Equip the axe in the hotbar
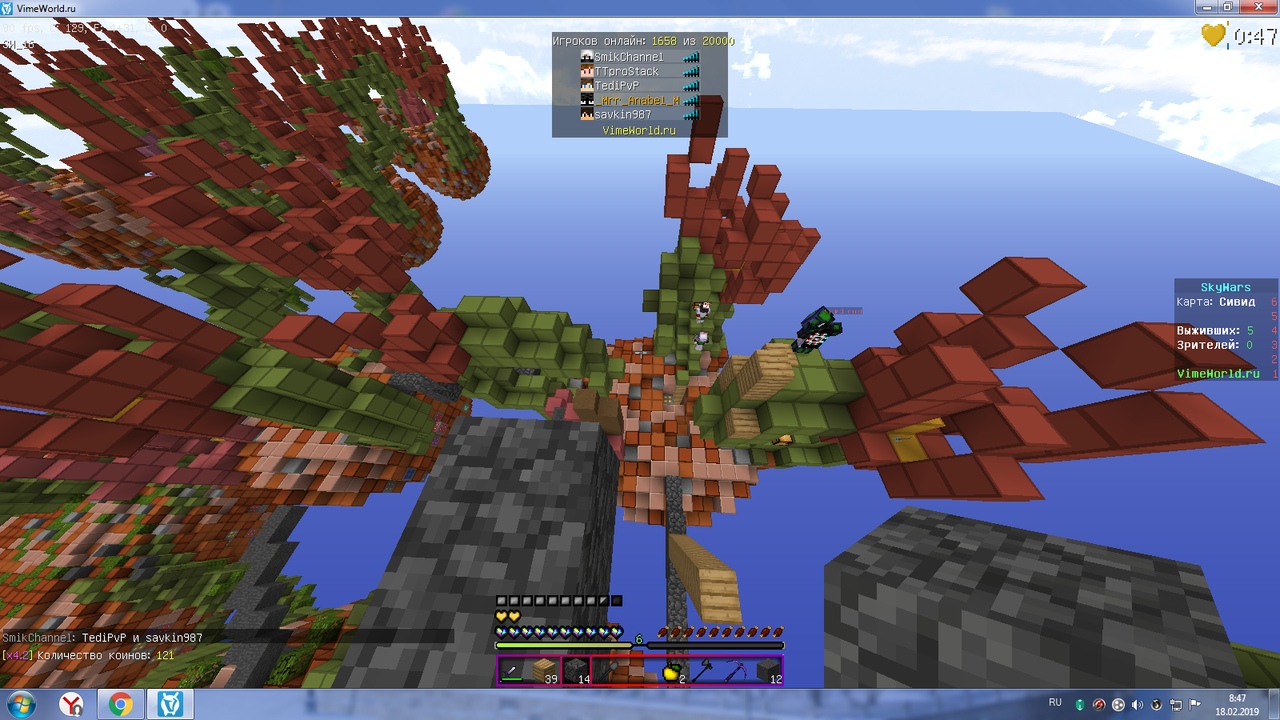Viewport: 1280px width, 720px height. (x=704, y=671)
